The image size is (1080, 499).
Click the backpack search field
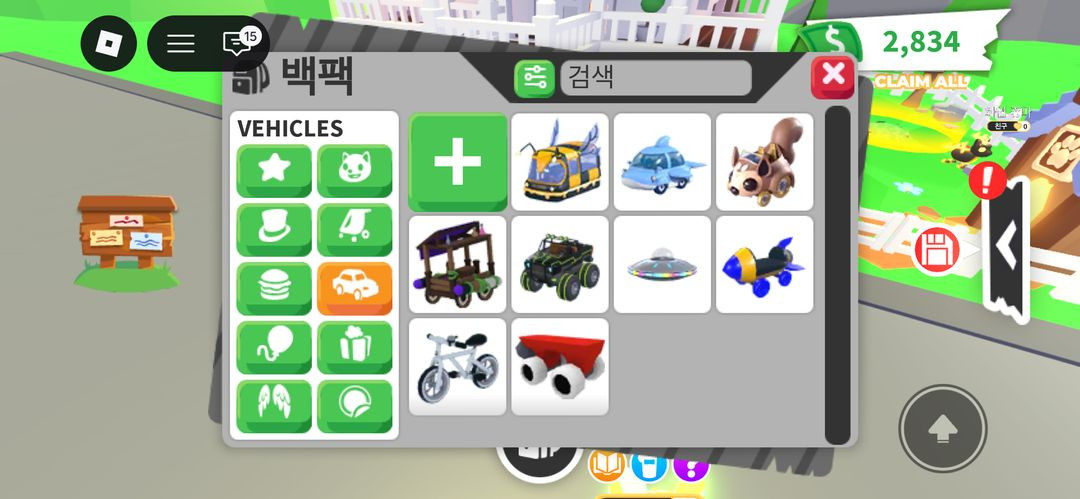655,78
